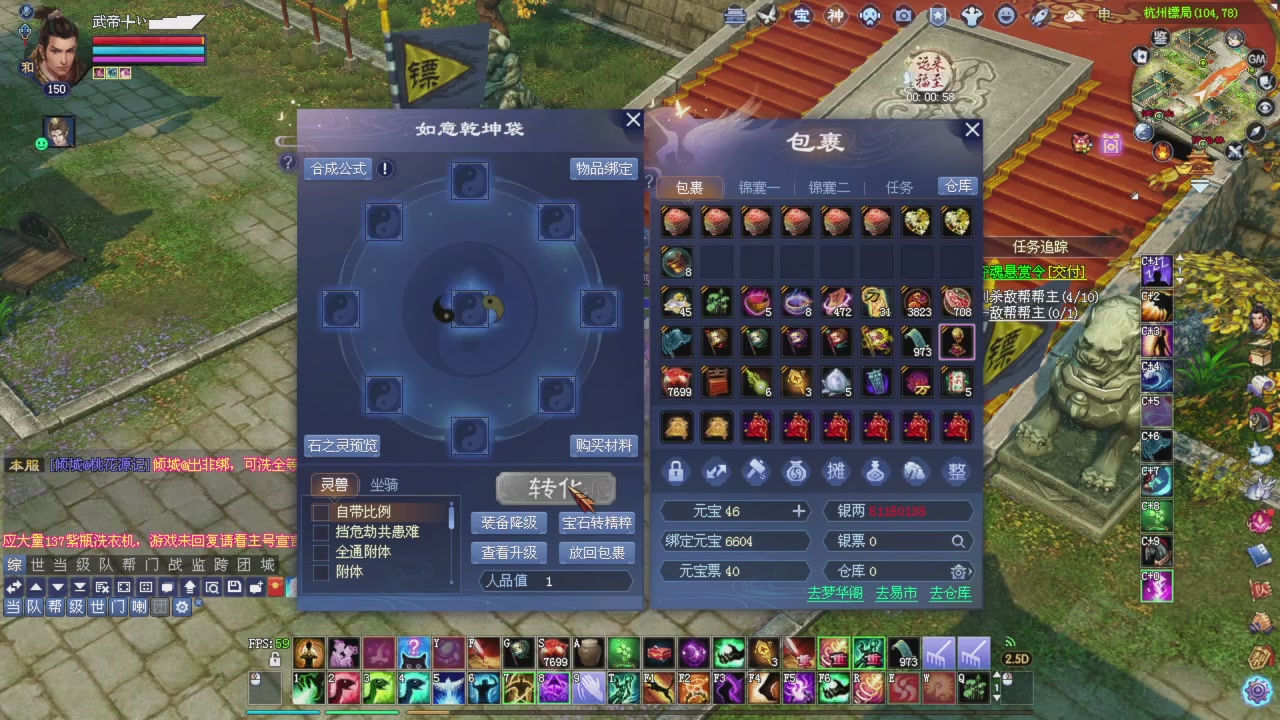Enable the 全通附体 checkbox
1280x720 pixels.
click(321, 551)
